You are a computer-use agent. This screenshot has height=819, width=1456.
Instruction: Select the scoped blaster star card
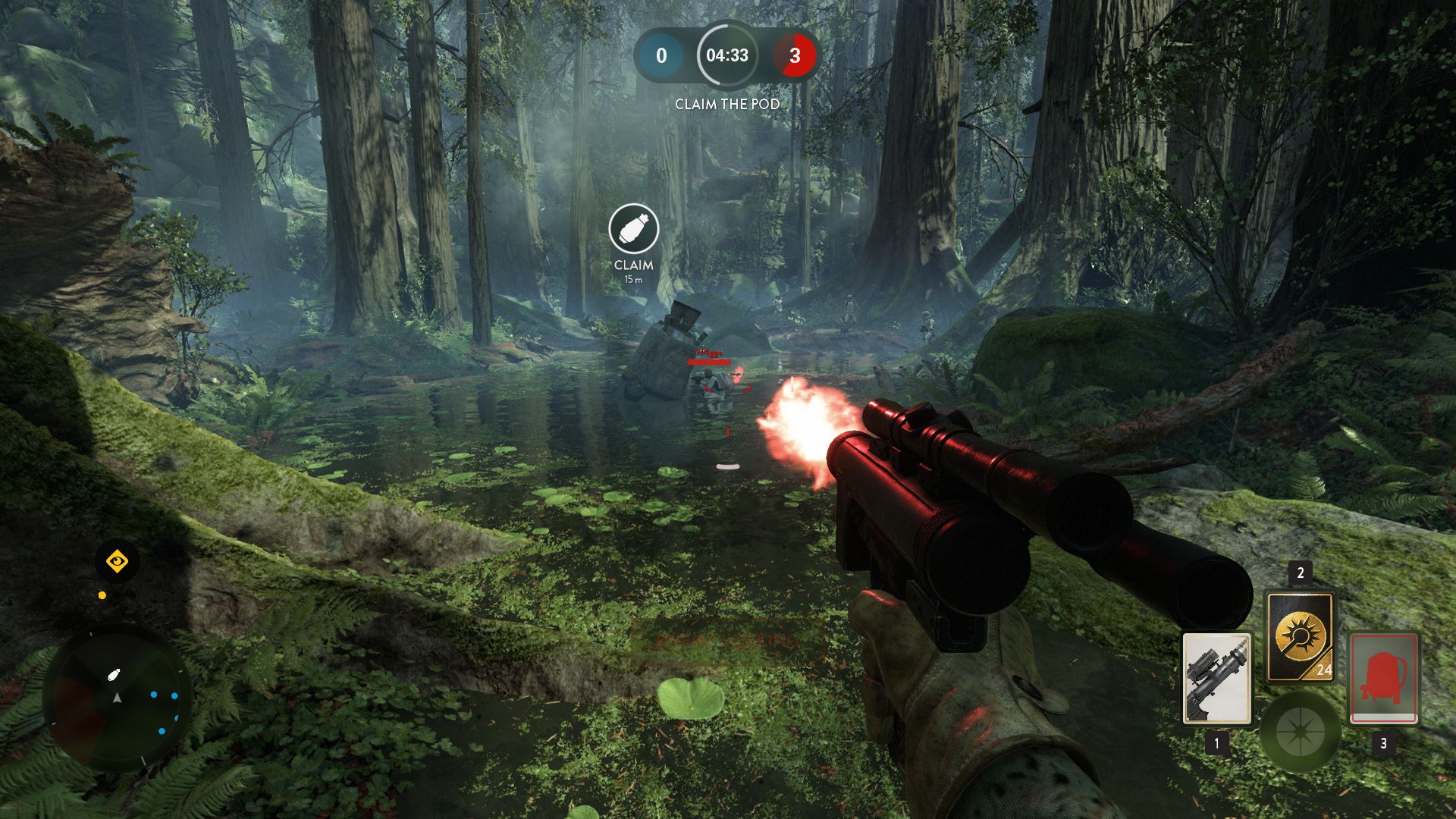[x=1216, y=678]
